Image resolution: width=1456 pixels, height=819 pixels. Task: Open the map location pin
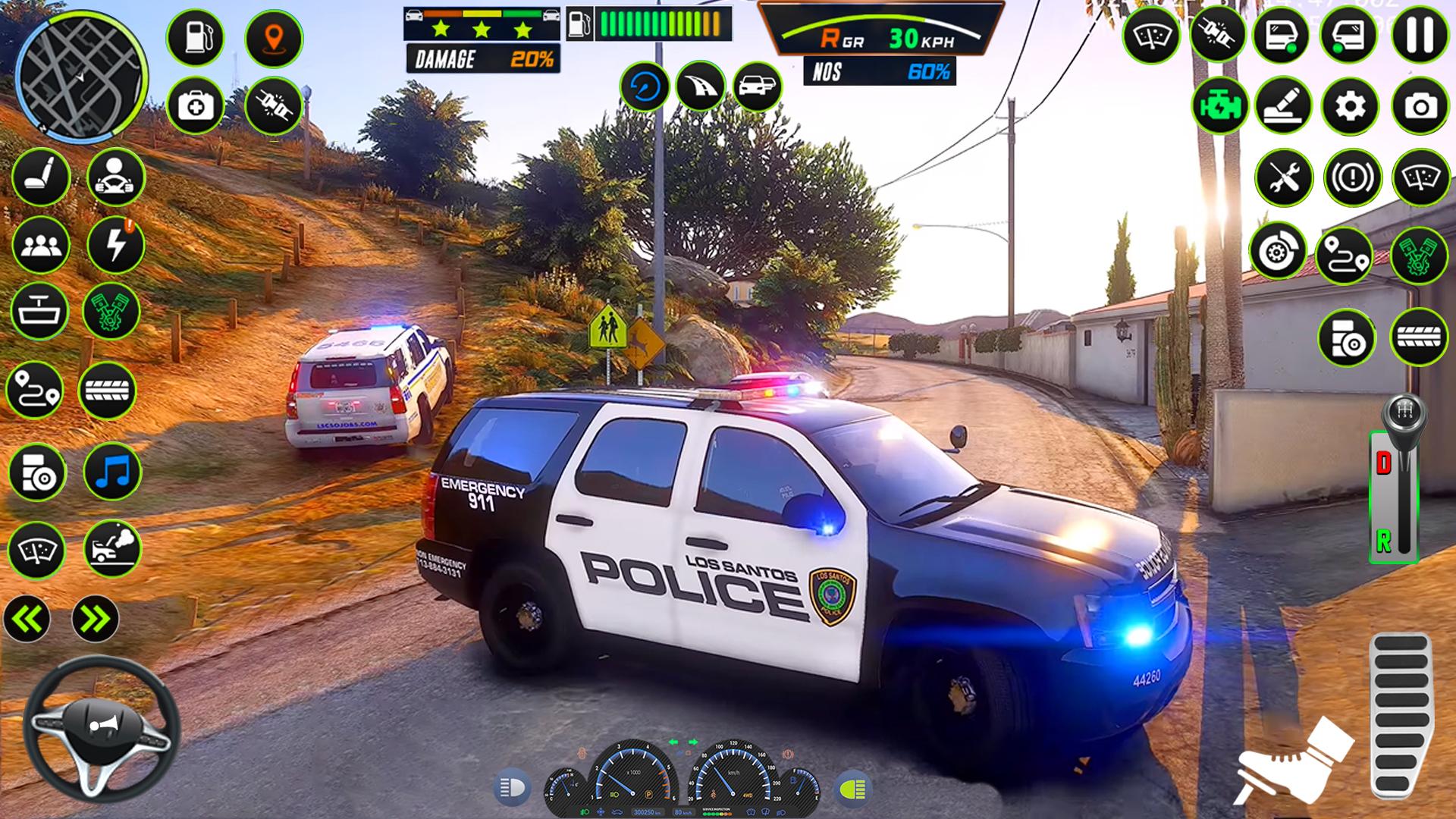coord(274,37)
